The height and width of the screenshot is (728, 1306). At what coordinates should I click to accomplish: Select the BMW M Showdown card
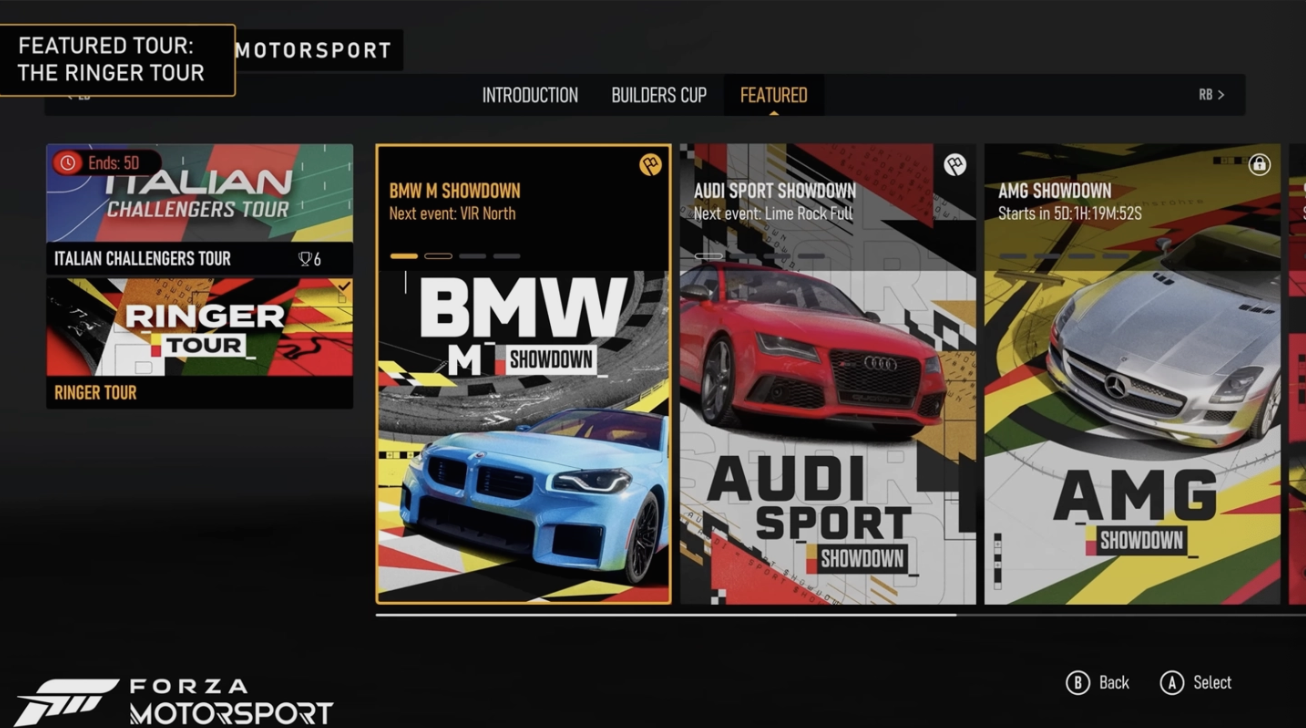coord(523,374)
